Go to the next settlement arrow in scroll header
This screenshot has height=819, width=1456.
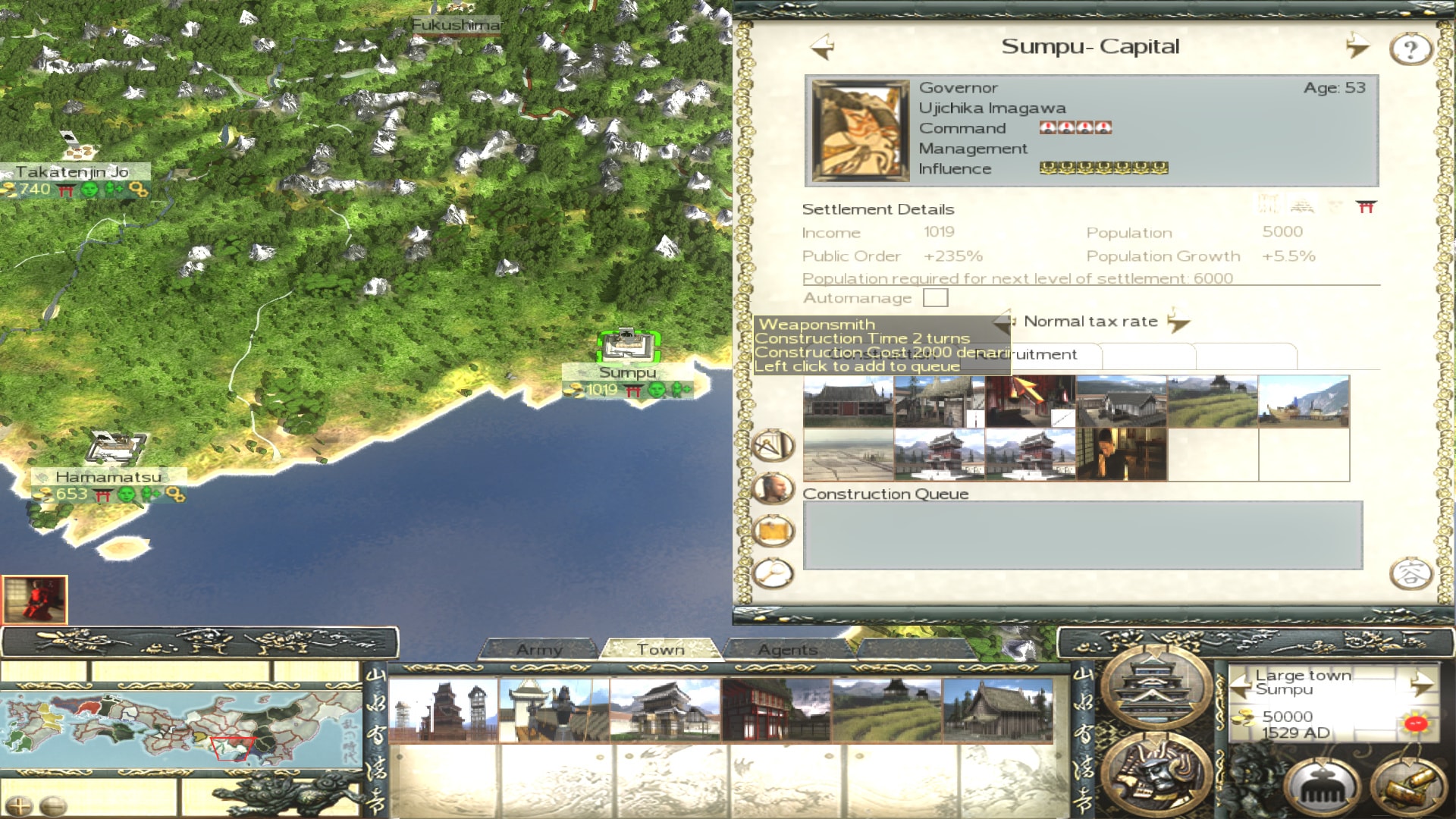pyautogui.click(x=1357, y=47)
